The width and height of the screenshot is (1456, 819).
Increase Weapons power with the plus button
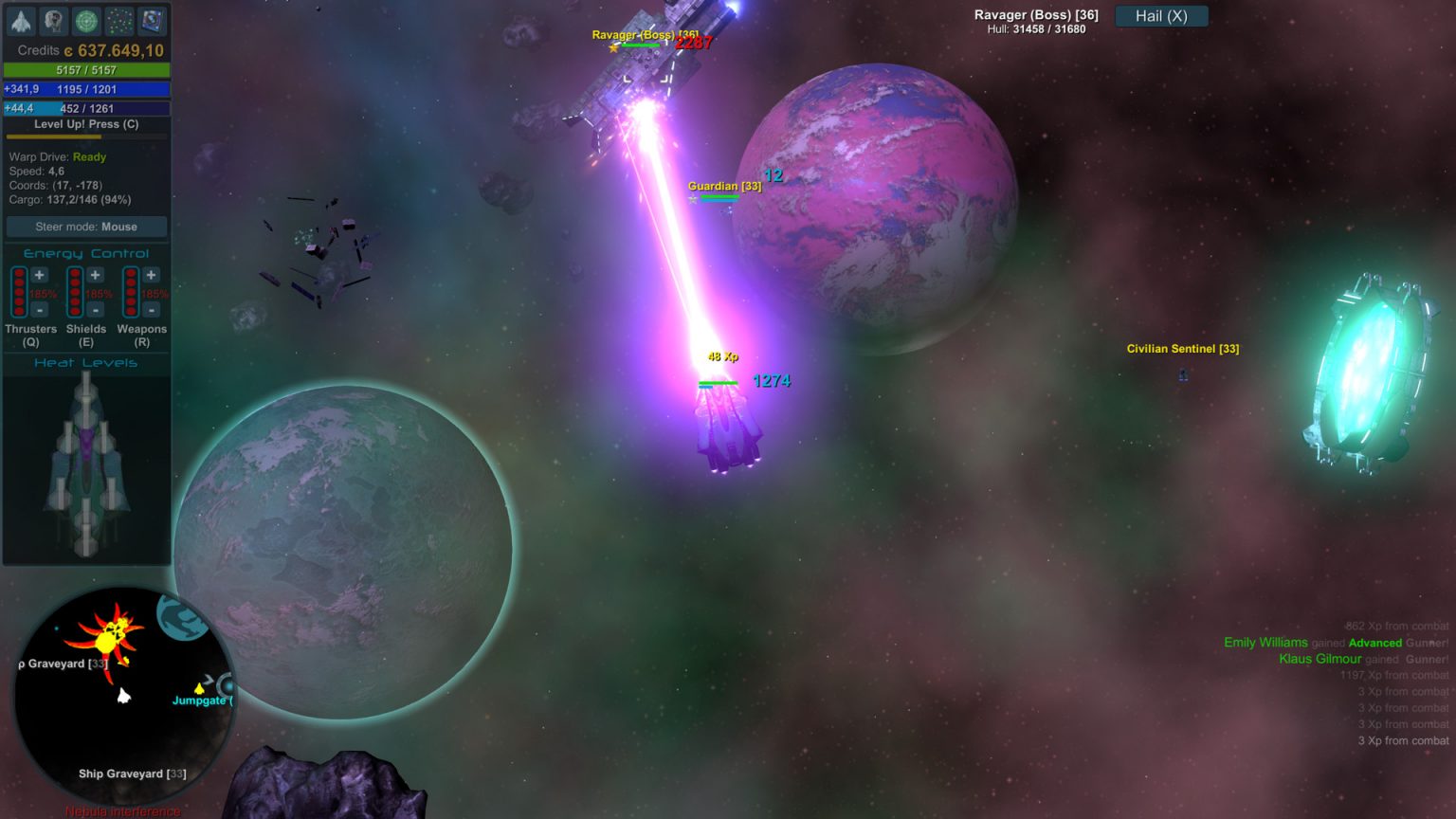pyautogui.click(x=151, y=275)
